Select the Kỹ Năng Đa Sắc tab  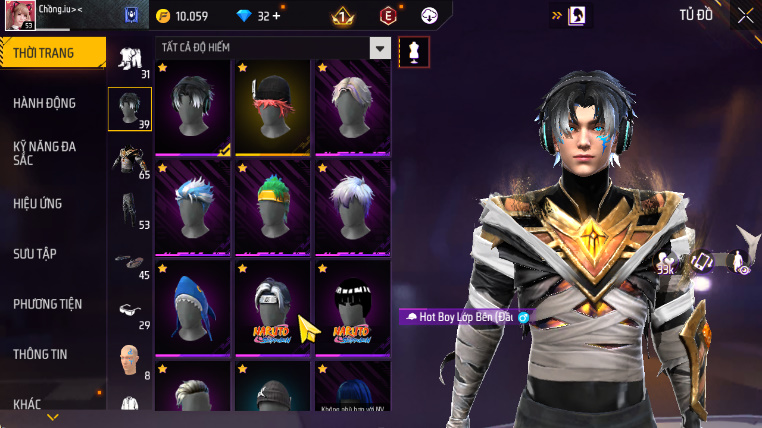pos(45,153)
